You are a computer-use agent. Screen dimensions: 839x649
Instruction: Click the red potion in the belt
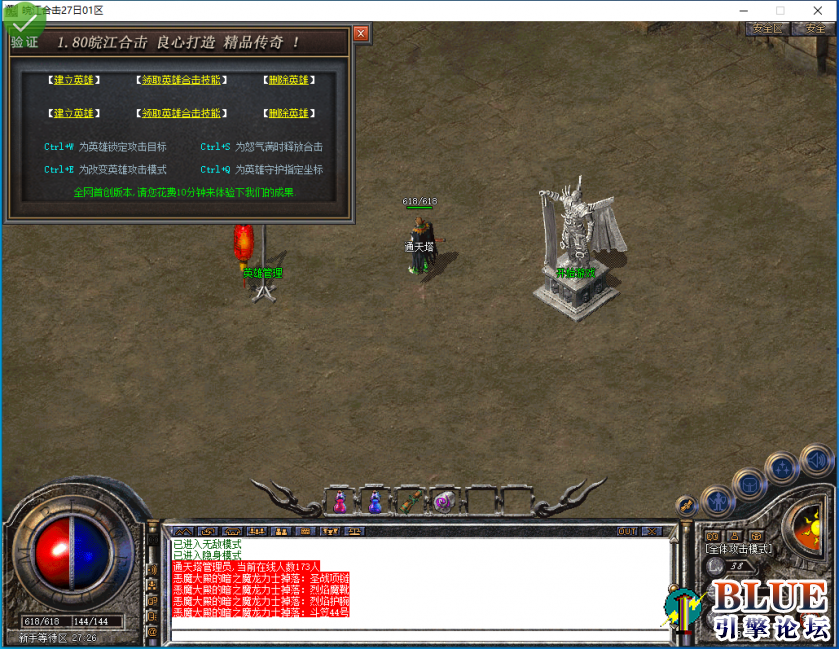[x=340, y=502]
